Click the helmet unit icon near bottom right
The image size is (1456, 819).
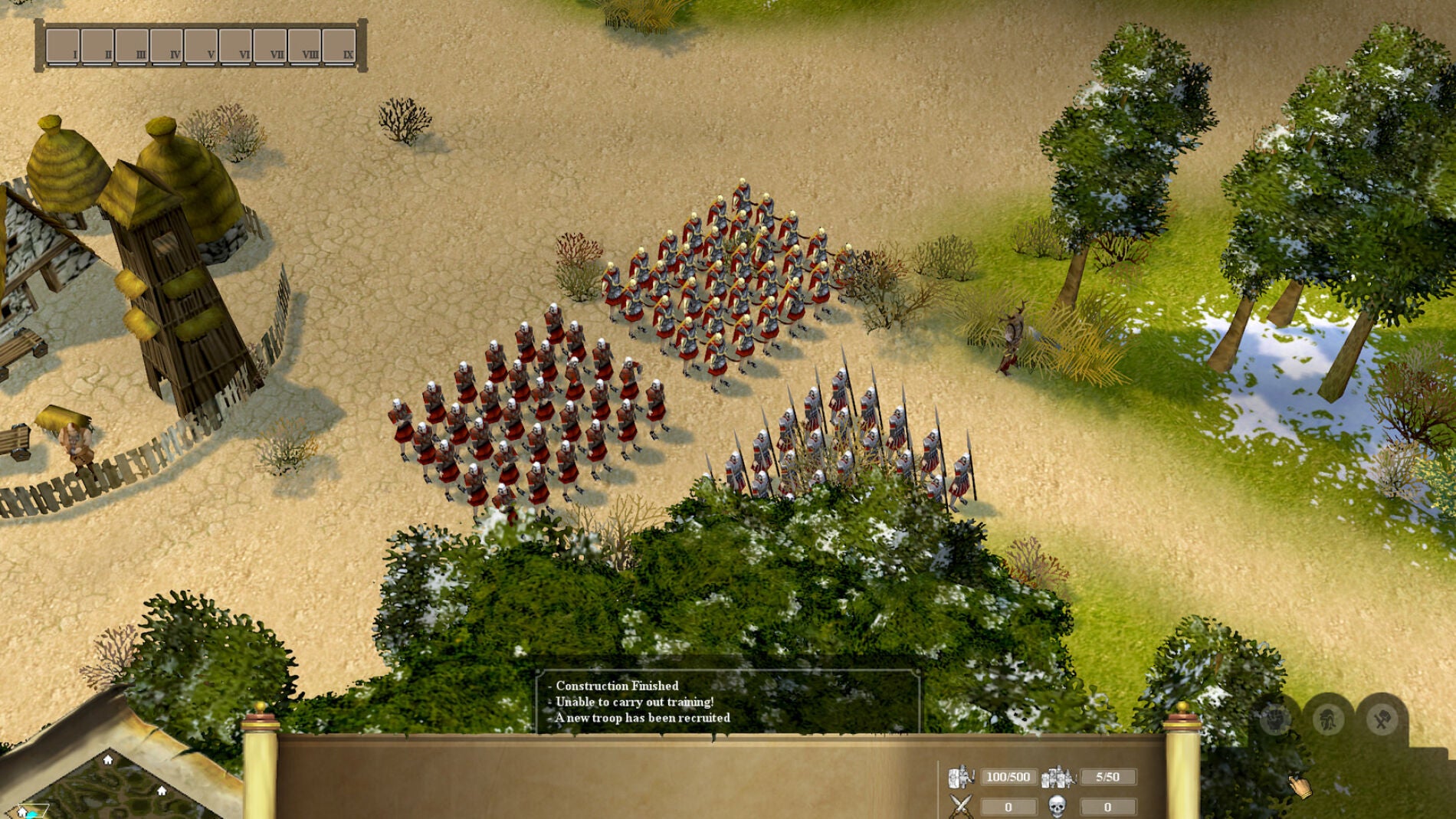click(1329, 719)
